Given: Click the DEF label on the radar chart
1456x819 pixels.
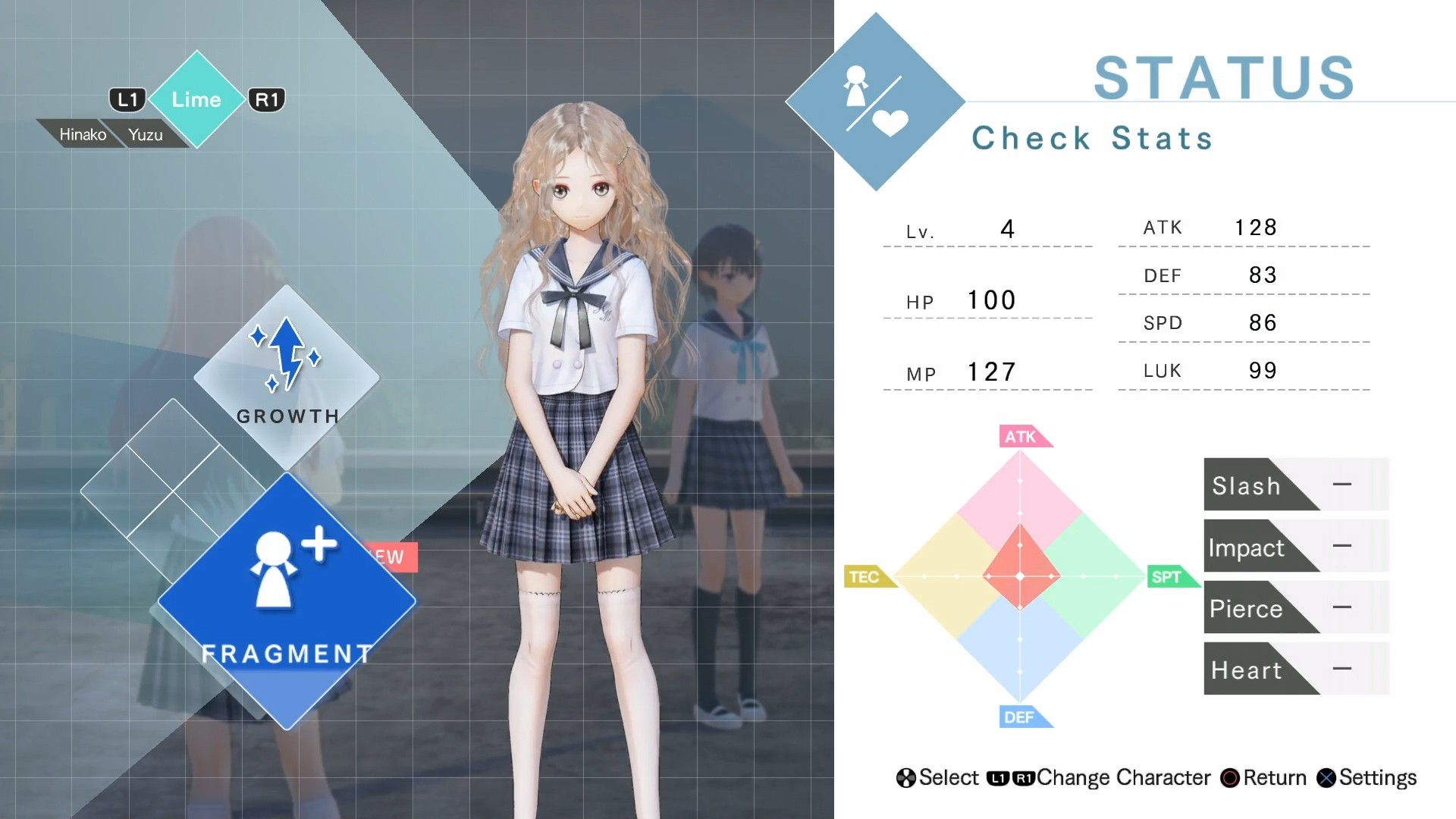Looking at the screenshot, I should 1023,717.
